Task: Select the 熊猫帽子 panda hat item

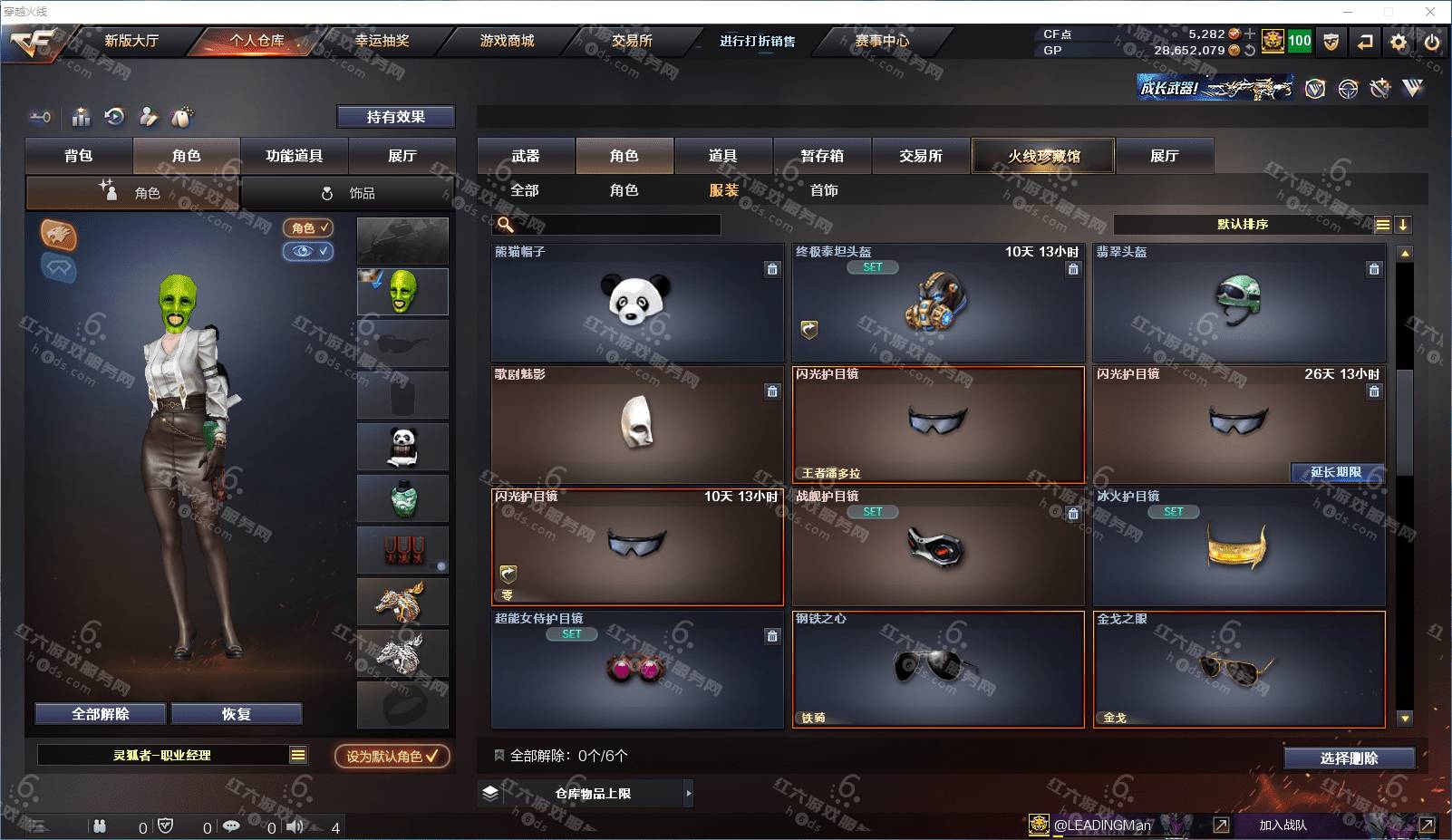Action: pos(636,303)
